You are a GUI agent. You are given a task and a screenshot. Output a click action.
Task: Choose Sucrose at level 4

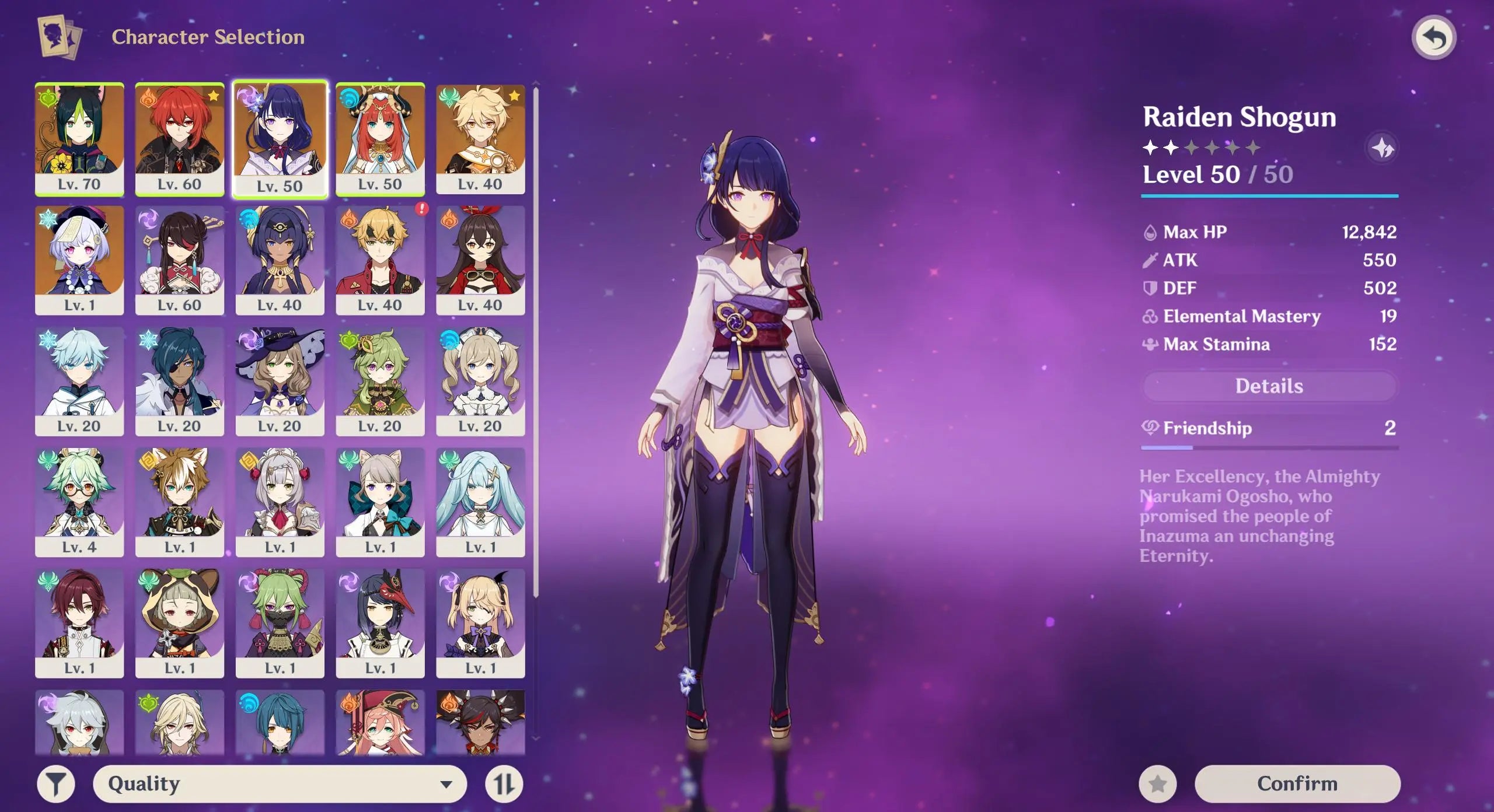pos(79,502)
